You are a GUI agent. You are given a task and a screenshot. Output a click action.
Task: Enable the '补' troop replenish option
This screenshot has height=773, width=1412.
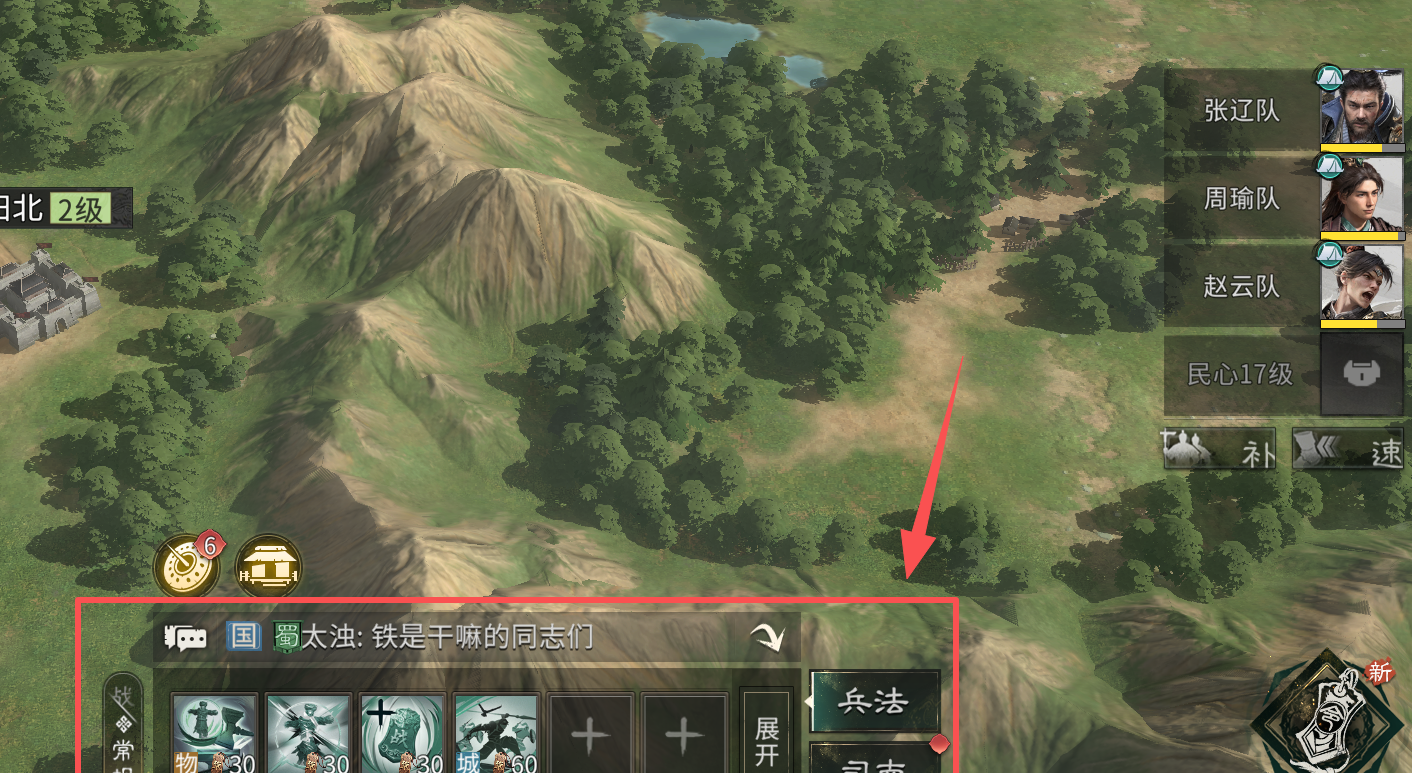point(1220,448)
